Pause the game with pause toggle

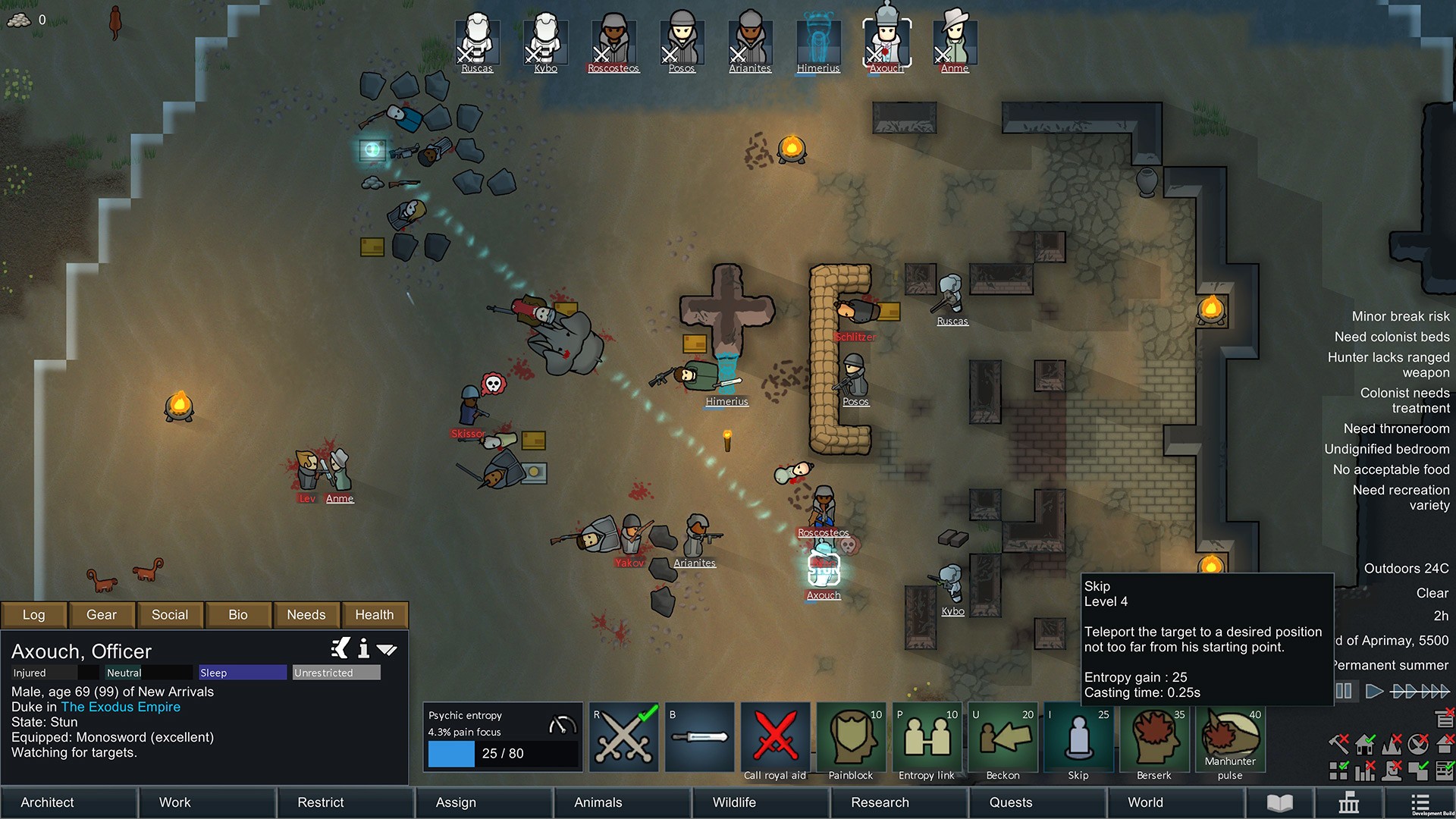[x=1344, y=691]
